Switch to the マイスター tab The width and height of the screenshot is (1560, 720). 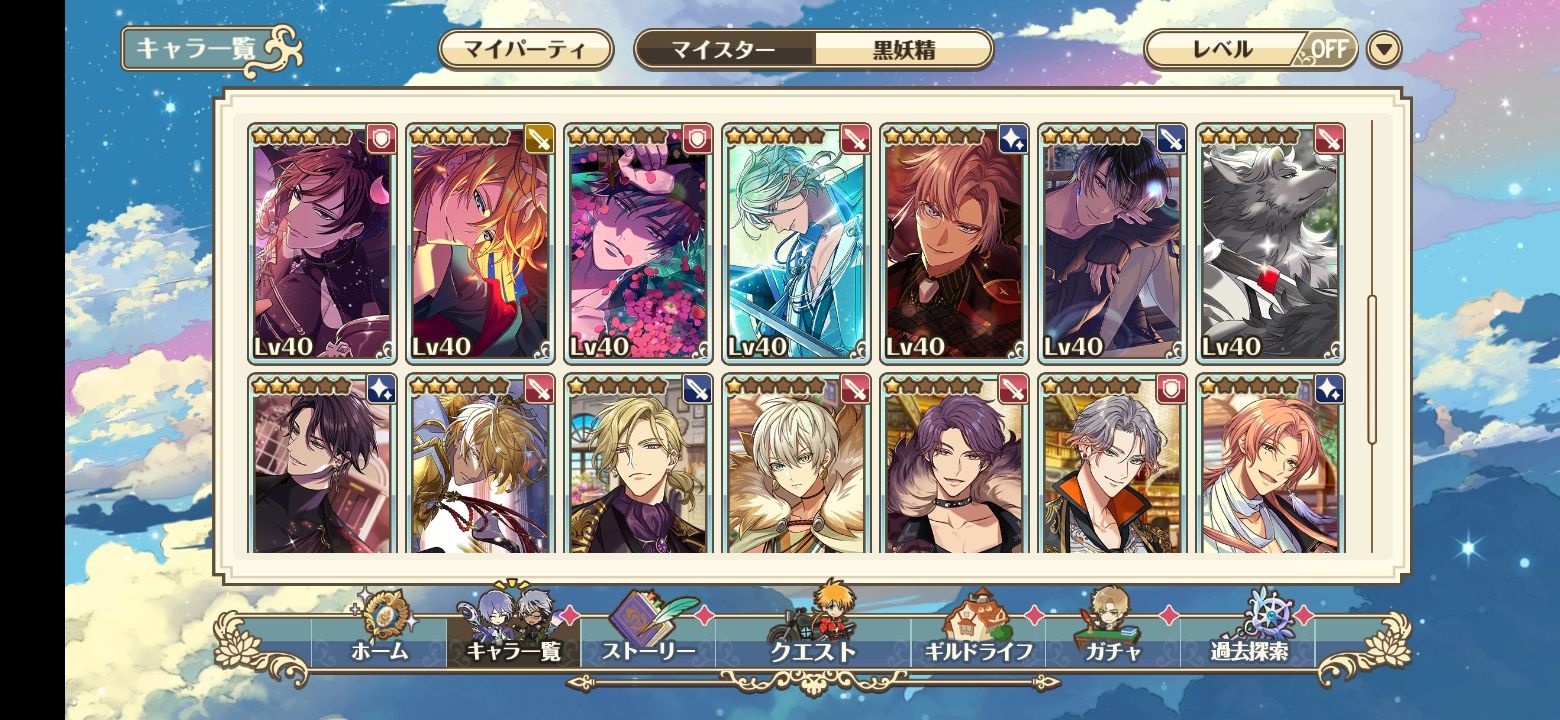[723, 50]
